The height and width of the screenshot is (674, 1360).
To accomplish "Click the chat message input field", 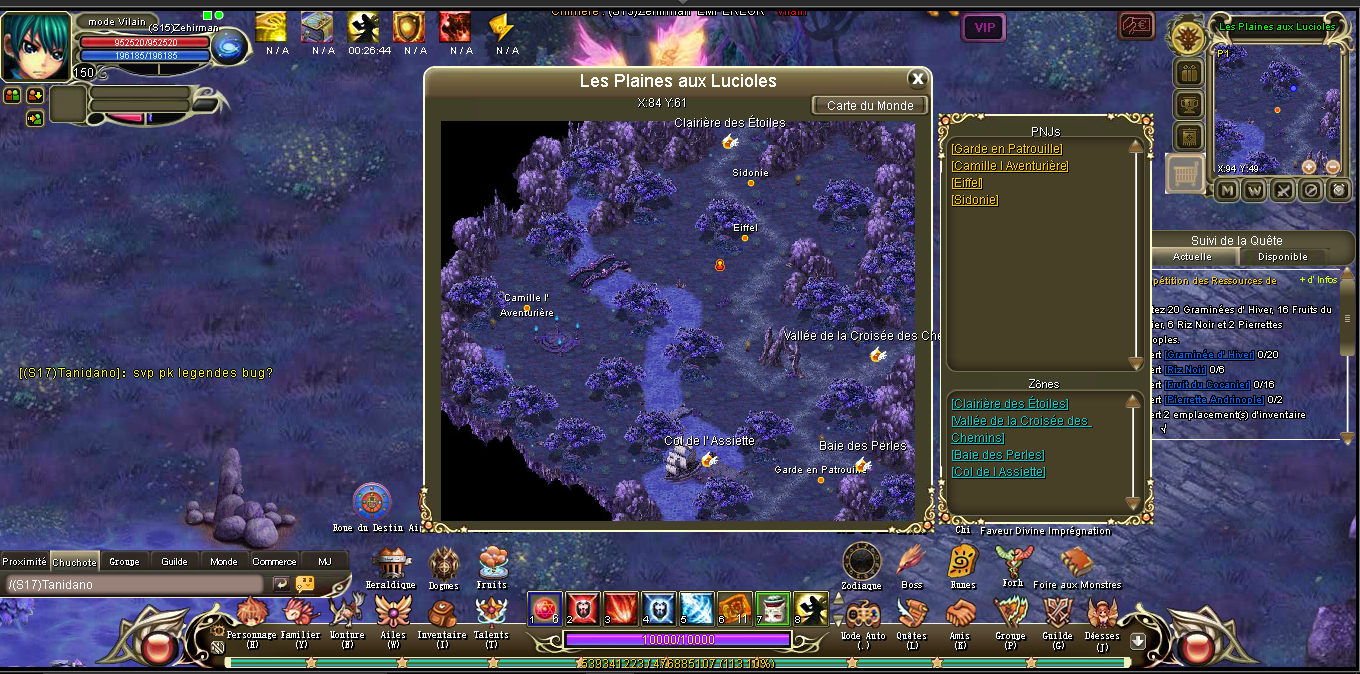I will pyautogui.click(x=135, y=584).
